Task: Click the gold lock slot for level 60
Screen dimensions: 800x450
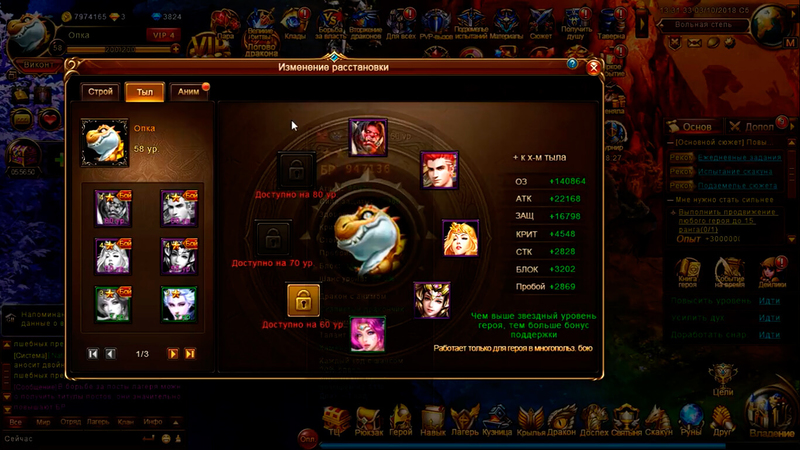Action: click(x=303, y=300)
